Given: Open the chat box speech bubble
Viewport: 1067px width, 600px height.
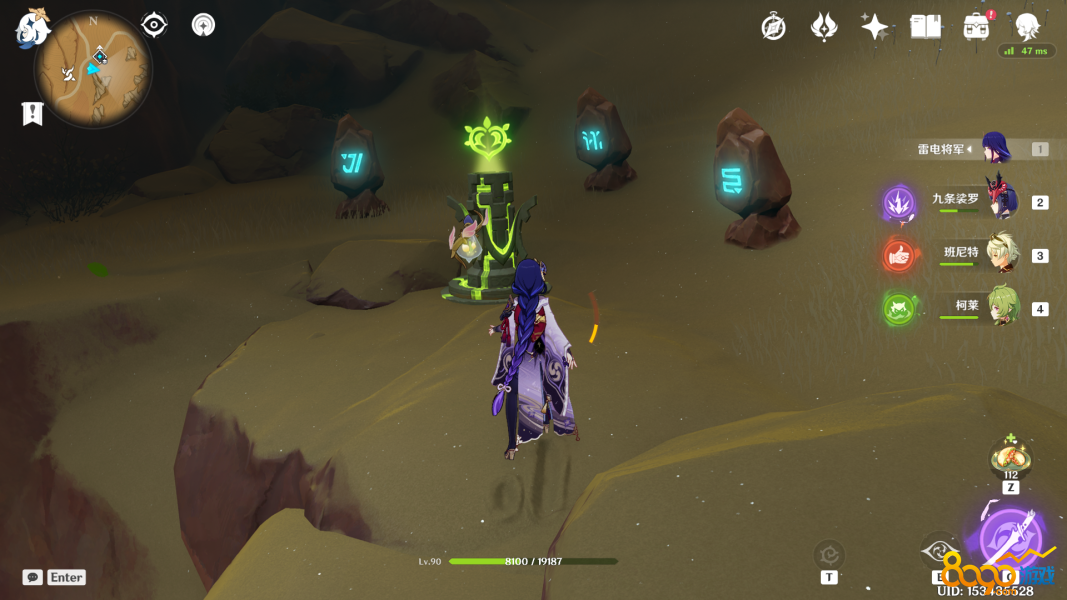Looking at the screenshot, I should click(33, 577).
